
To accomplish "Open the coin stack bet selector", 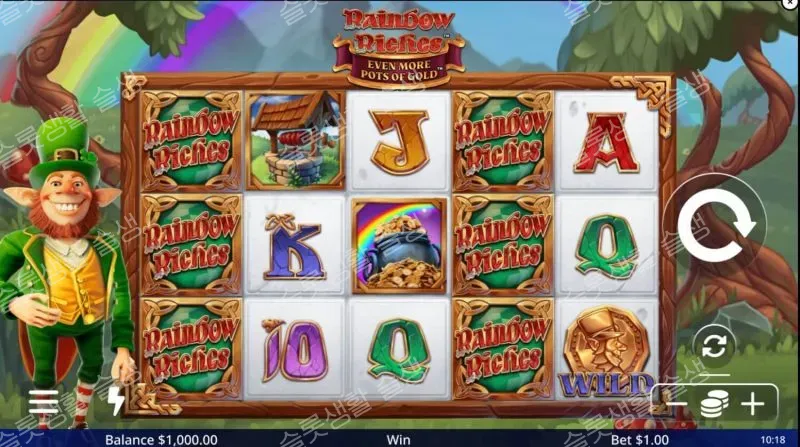I will pyautogui.click(x=712, y=404).
